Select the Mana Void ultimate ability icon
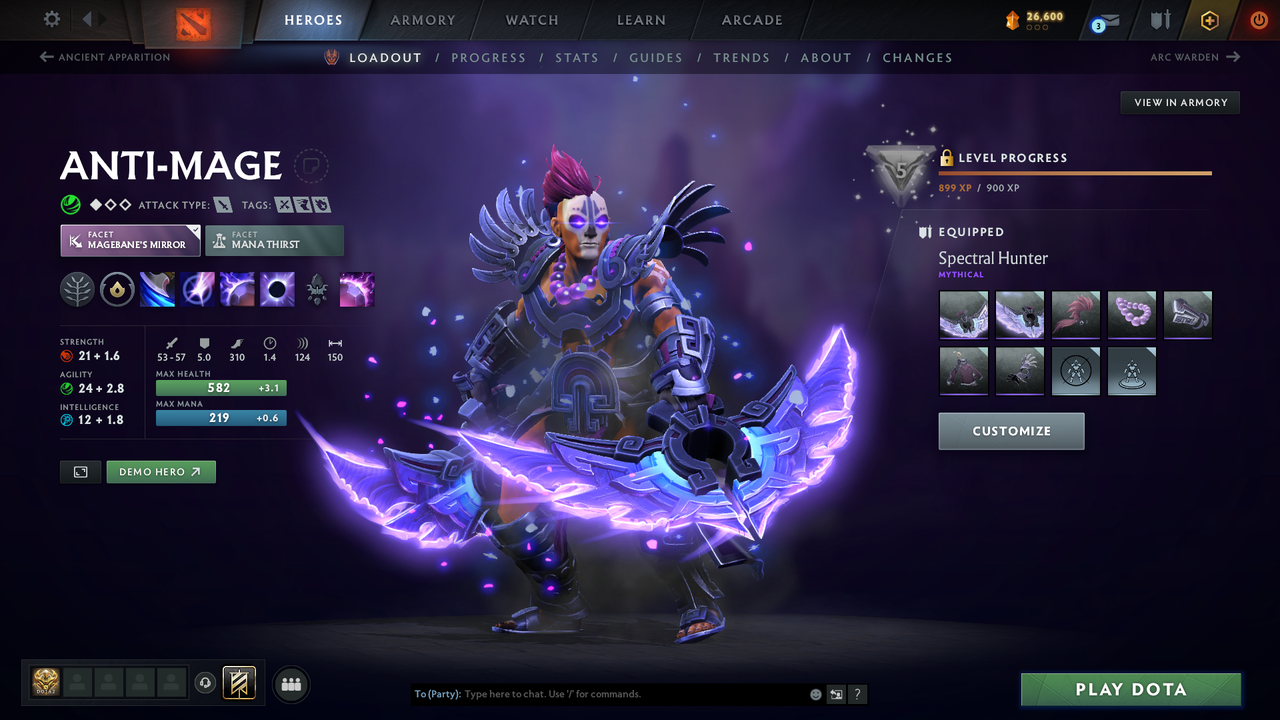 point(277,289)
